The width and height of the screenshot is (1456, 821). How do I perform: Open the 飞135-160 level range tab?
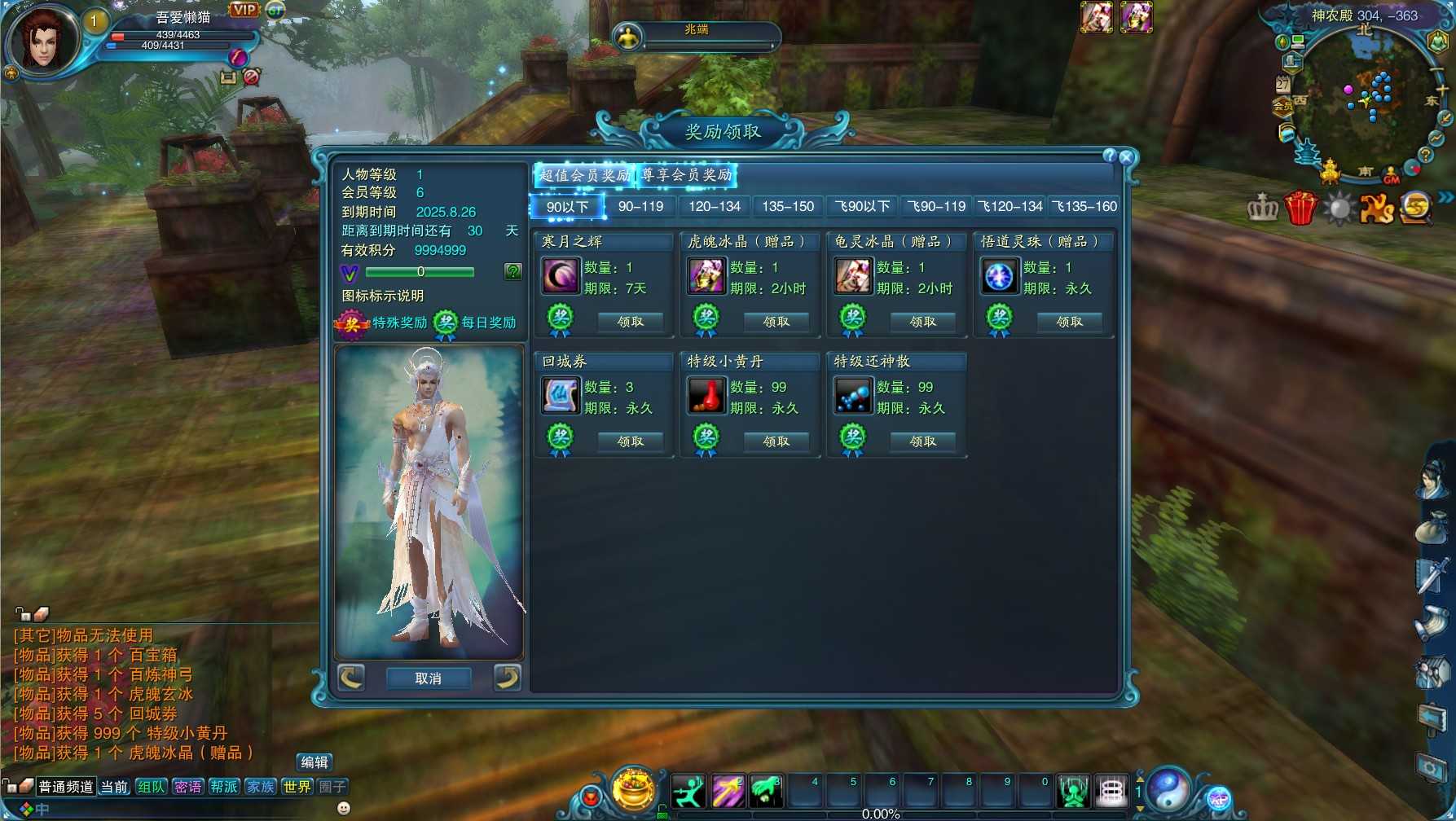click(1084, 207)
